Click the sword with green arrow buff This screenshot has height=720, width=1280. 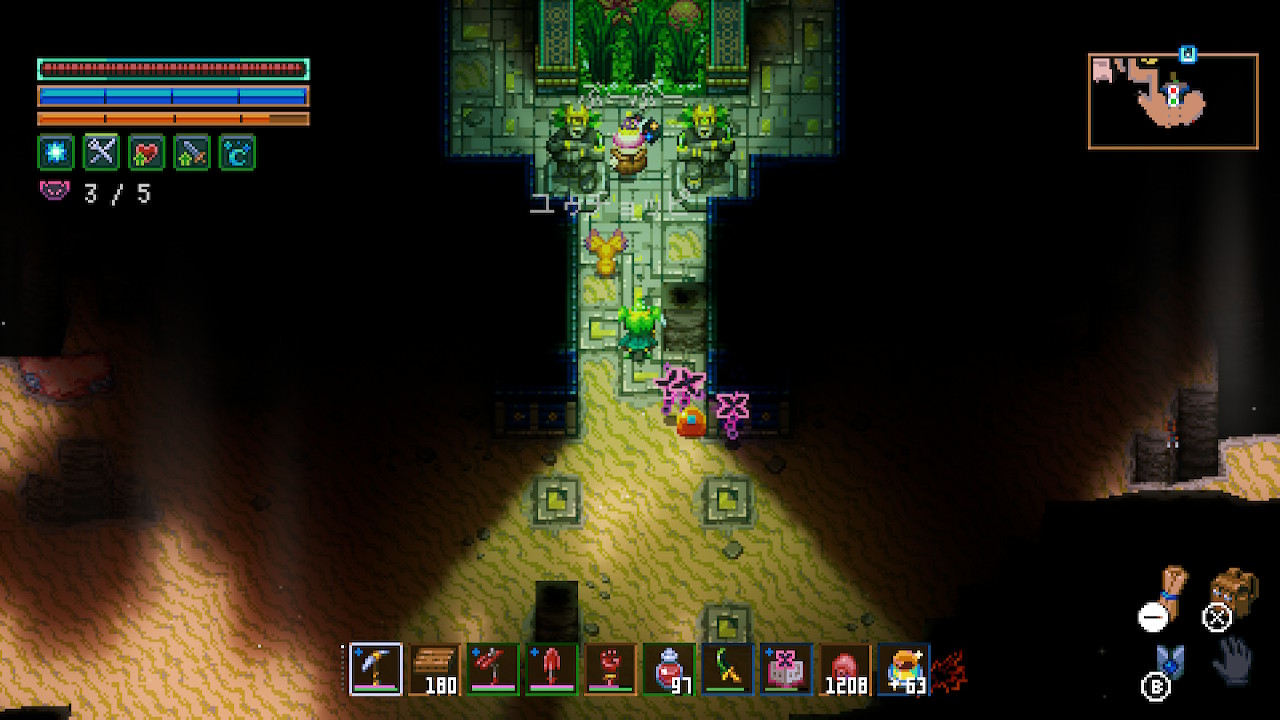pos(192,152)
